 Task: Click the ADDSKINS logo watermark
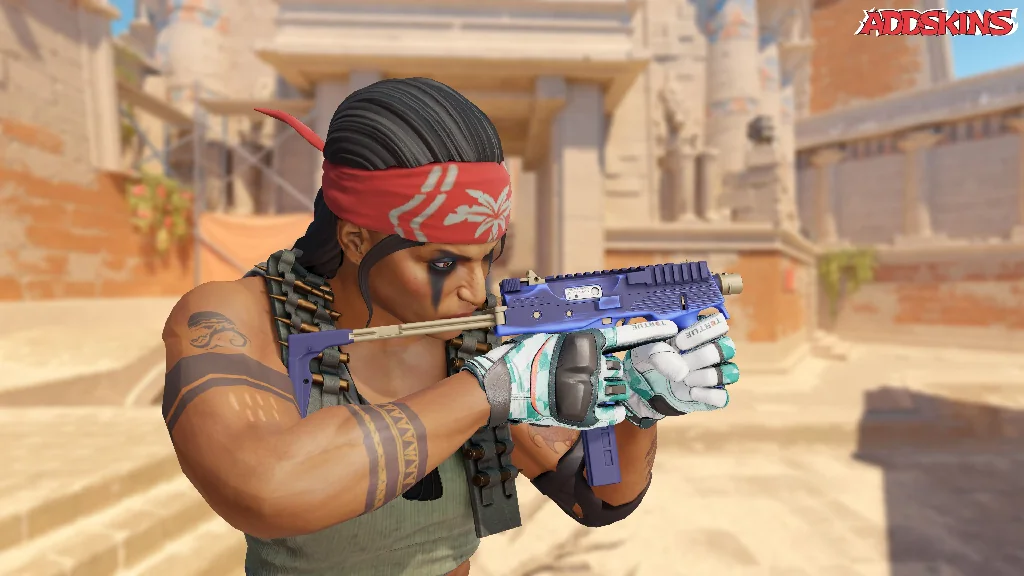coord(936,22)
